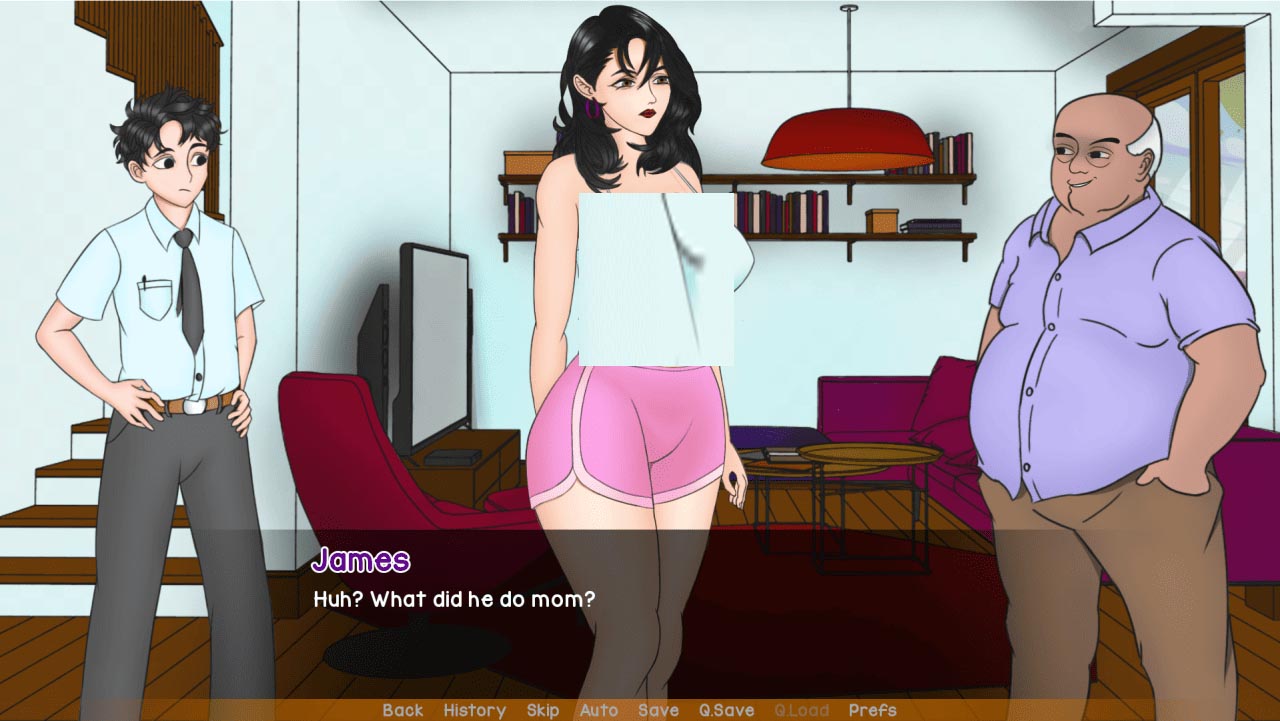Activate Skip in the quick menu
1280x721 pixels.
click(542, 710)
